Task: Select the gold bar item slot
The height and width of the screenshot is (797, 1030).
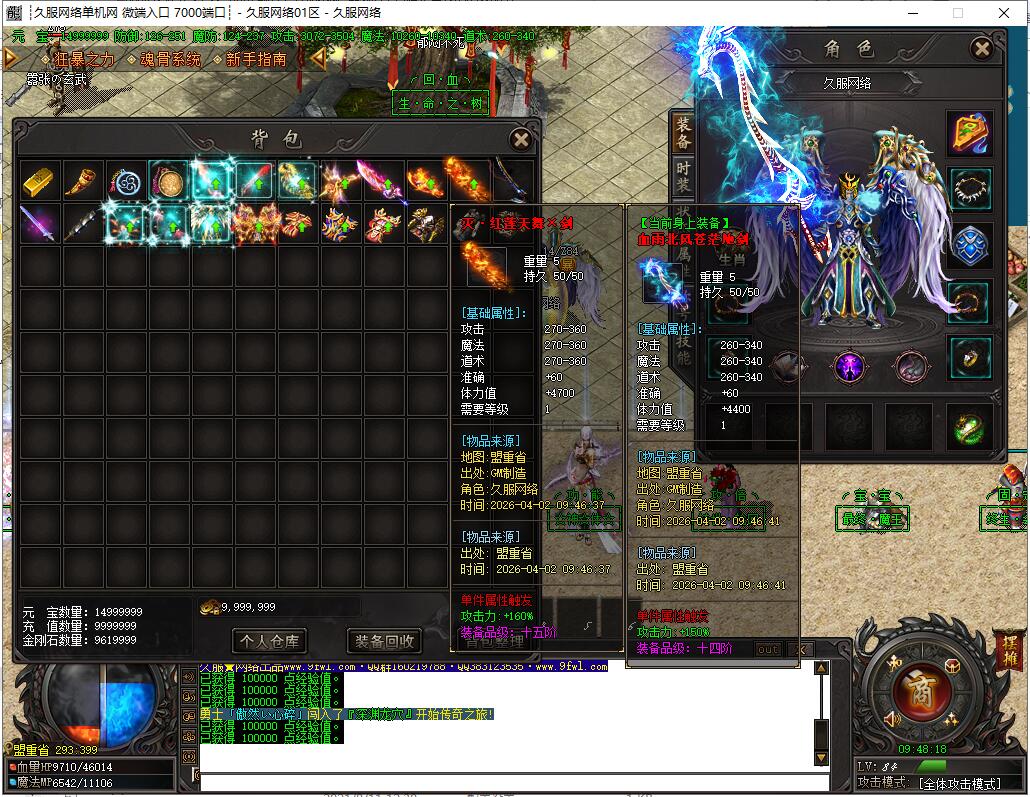Action: pos(39,181)
